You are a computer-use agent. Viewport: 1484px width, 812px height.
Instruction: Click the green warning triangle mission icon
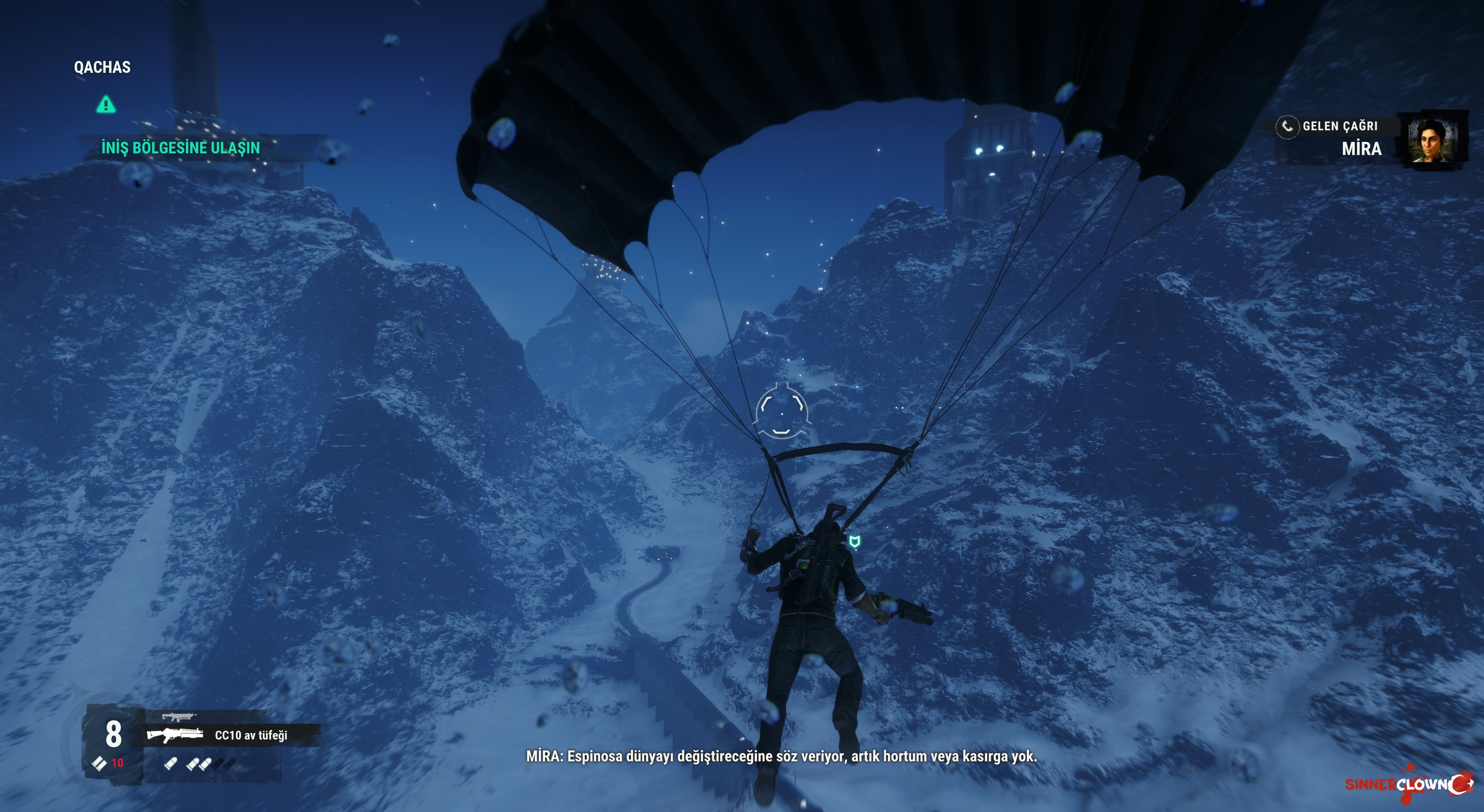coord(105,105)
